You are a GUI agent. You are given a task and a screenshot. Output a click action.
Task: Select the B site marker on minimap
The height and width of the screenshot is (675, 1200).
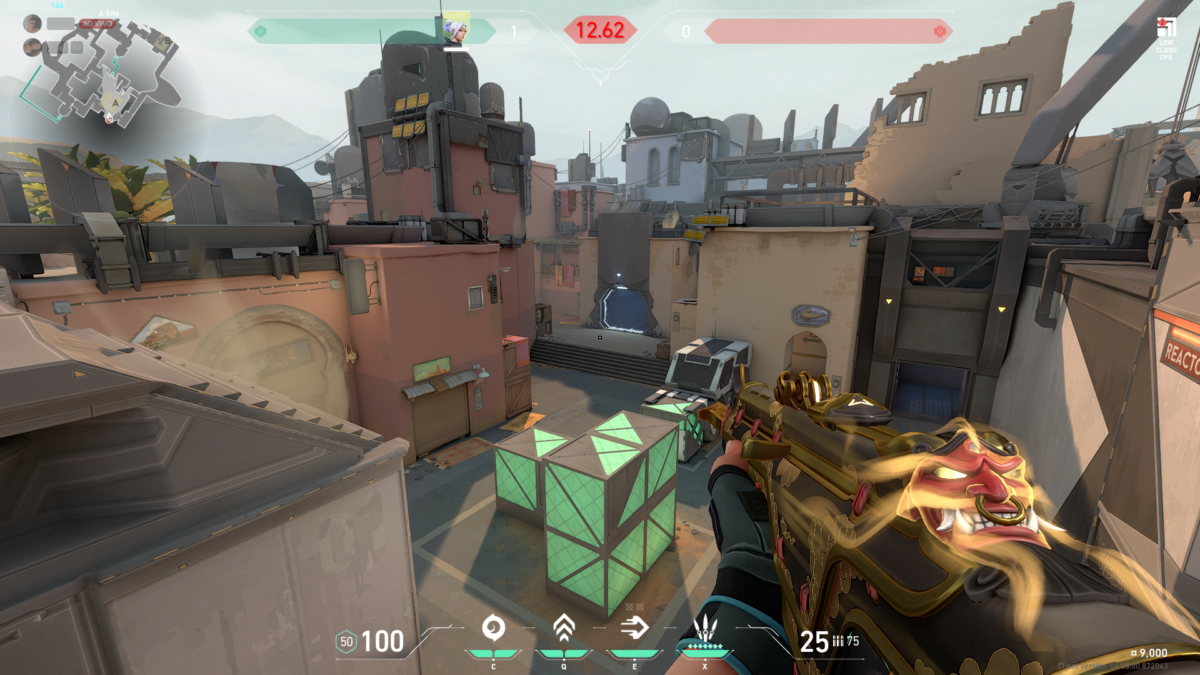(x=166, y=42)
